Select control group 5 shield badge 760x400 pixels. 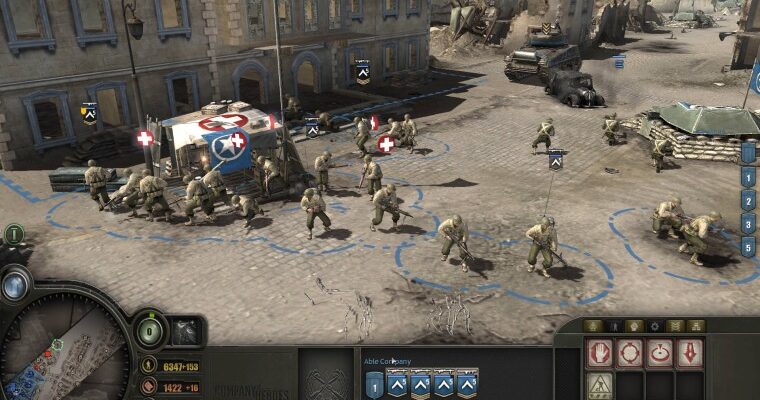coord(747,244)
